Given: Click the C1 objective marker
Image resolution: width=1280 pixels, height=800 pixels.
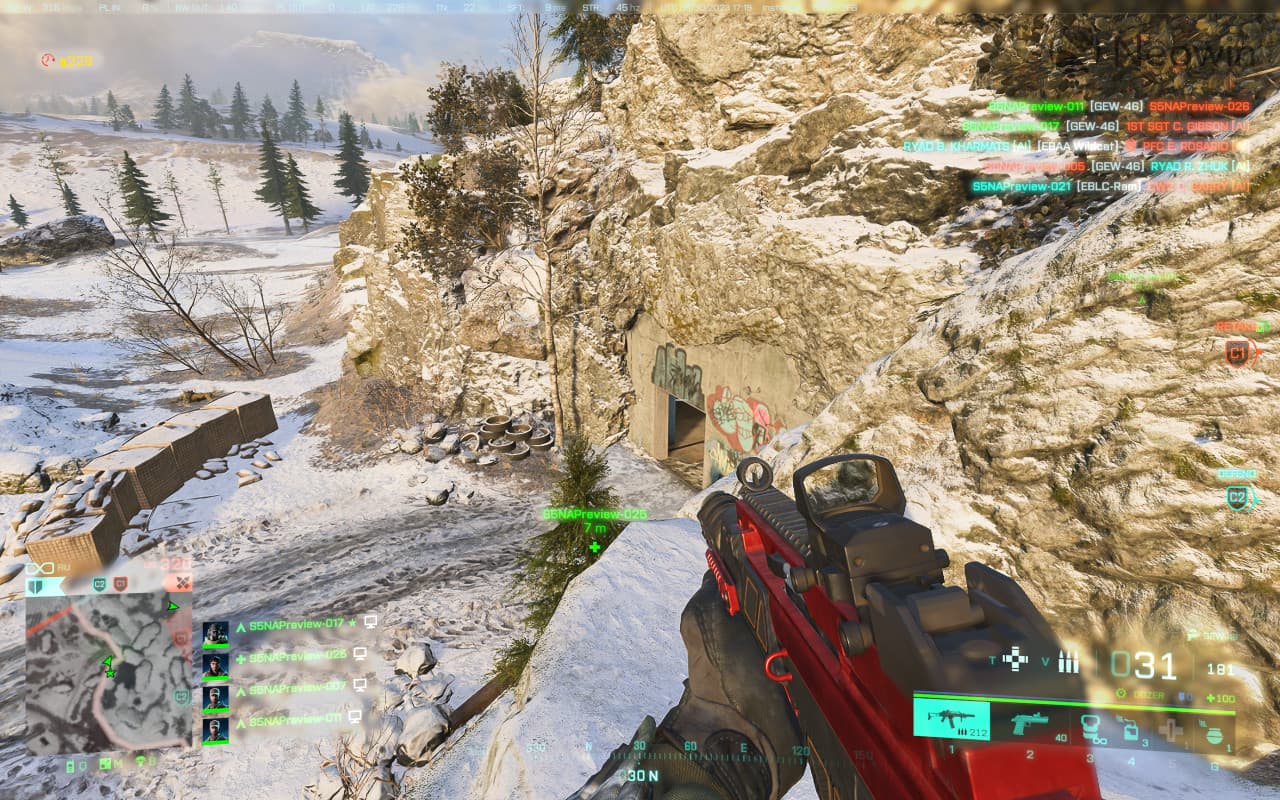Looking at the screenshot, I should [1238, 352].
